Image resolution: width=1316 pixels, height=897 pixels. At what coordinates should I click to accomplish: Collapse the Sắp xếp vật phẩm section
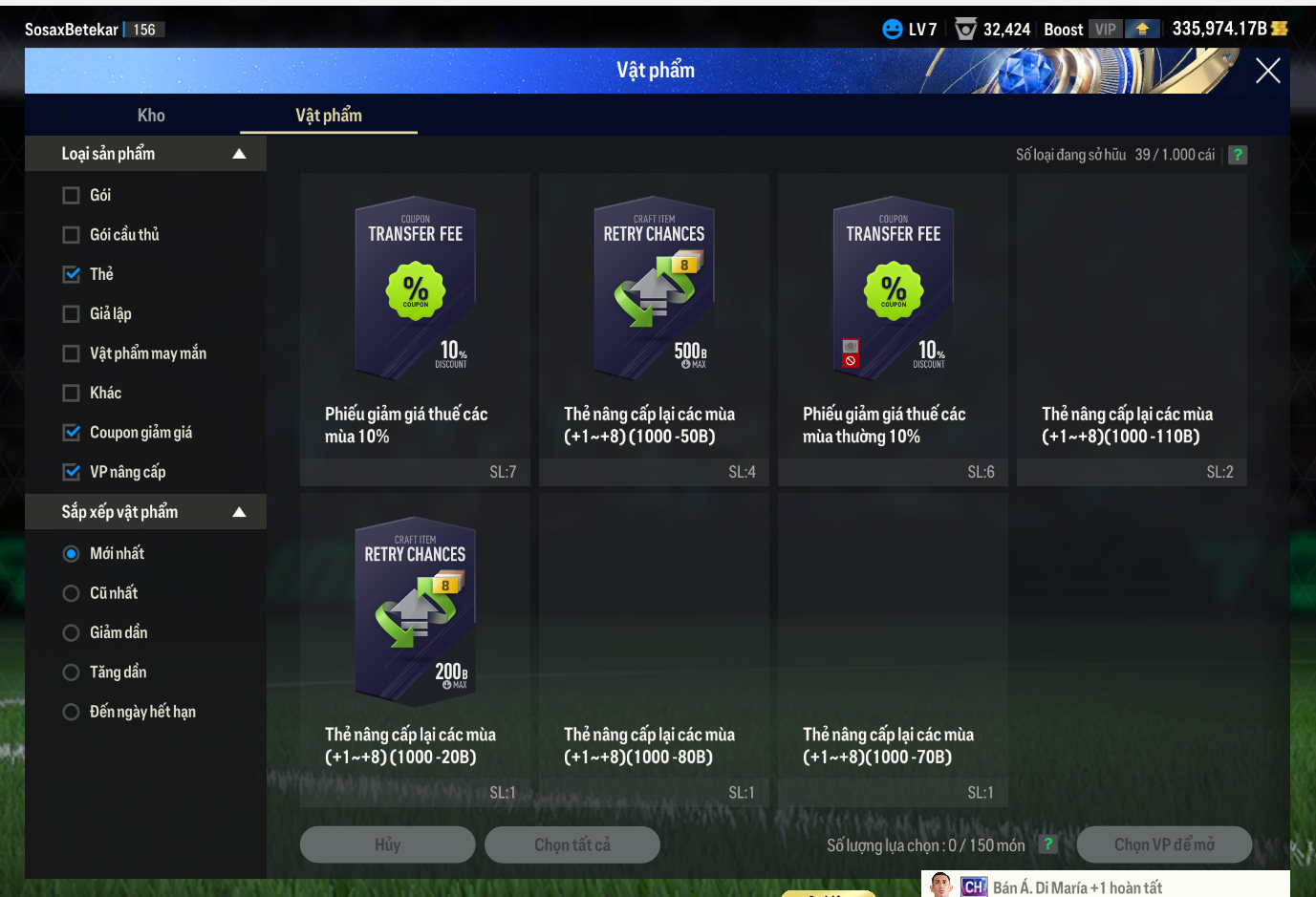tap(239, 513)
